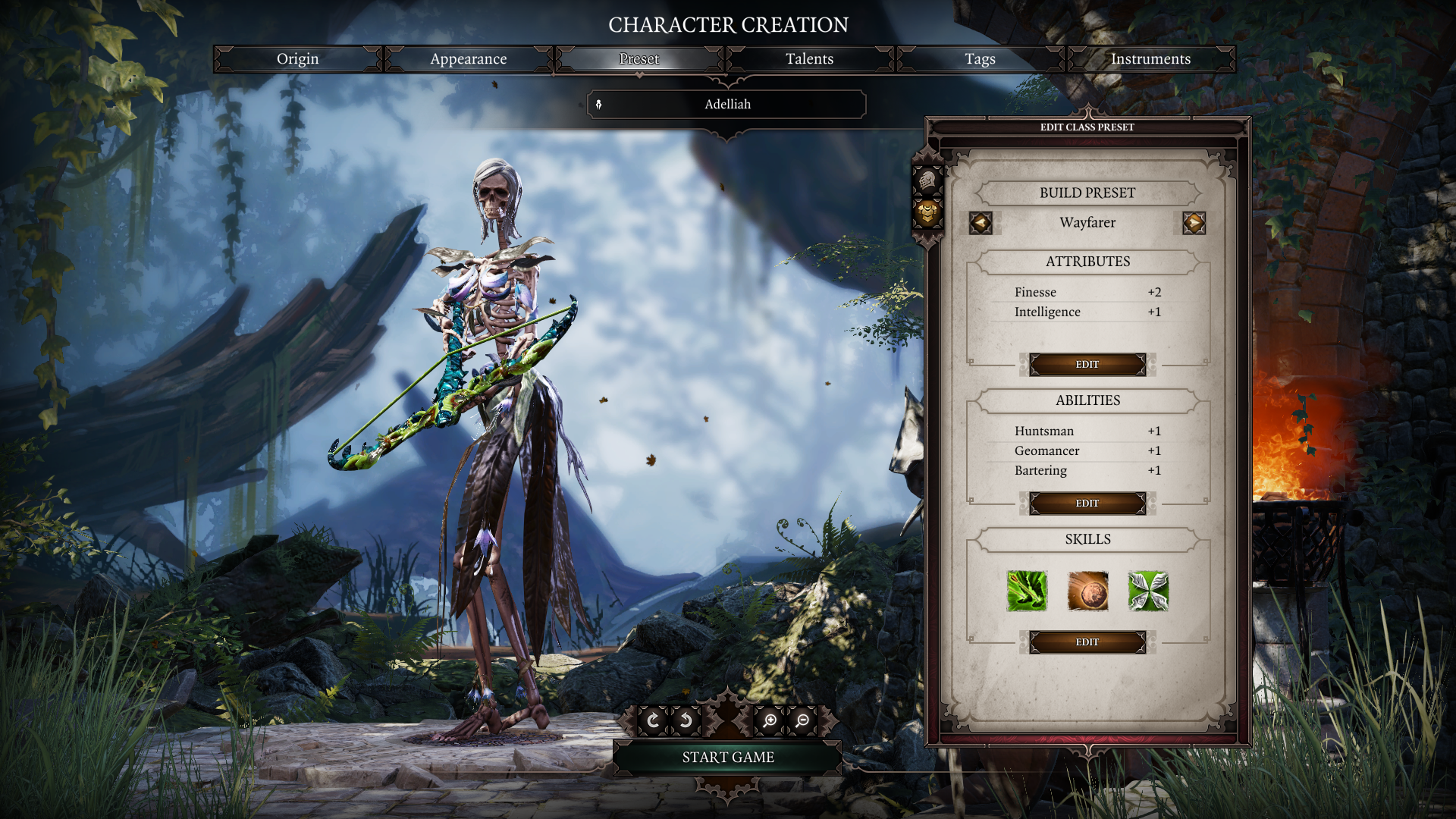Image resolution: width=1456 pixels, height=819 pixels.
Task: Rotate the character clockwise
Action: [x=653, y=720]
